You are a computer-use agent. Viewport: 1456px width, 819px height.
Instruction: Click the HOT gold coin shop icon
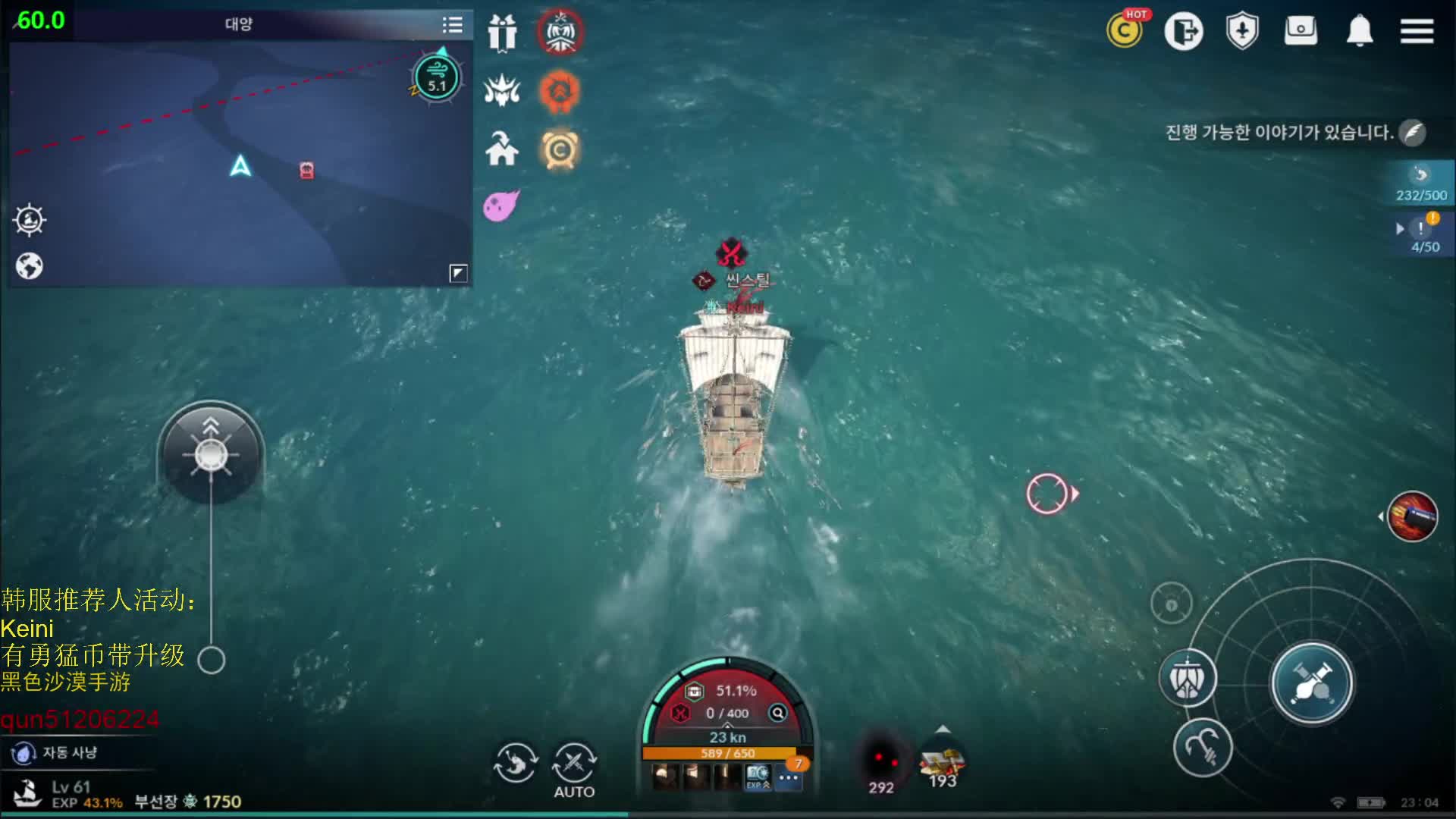(1125, 31)
